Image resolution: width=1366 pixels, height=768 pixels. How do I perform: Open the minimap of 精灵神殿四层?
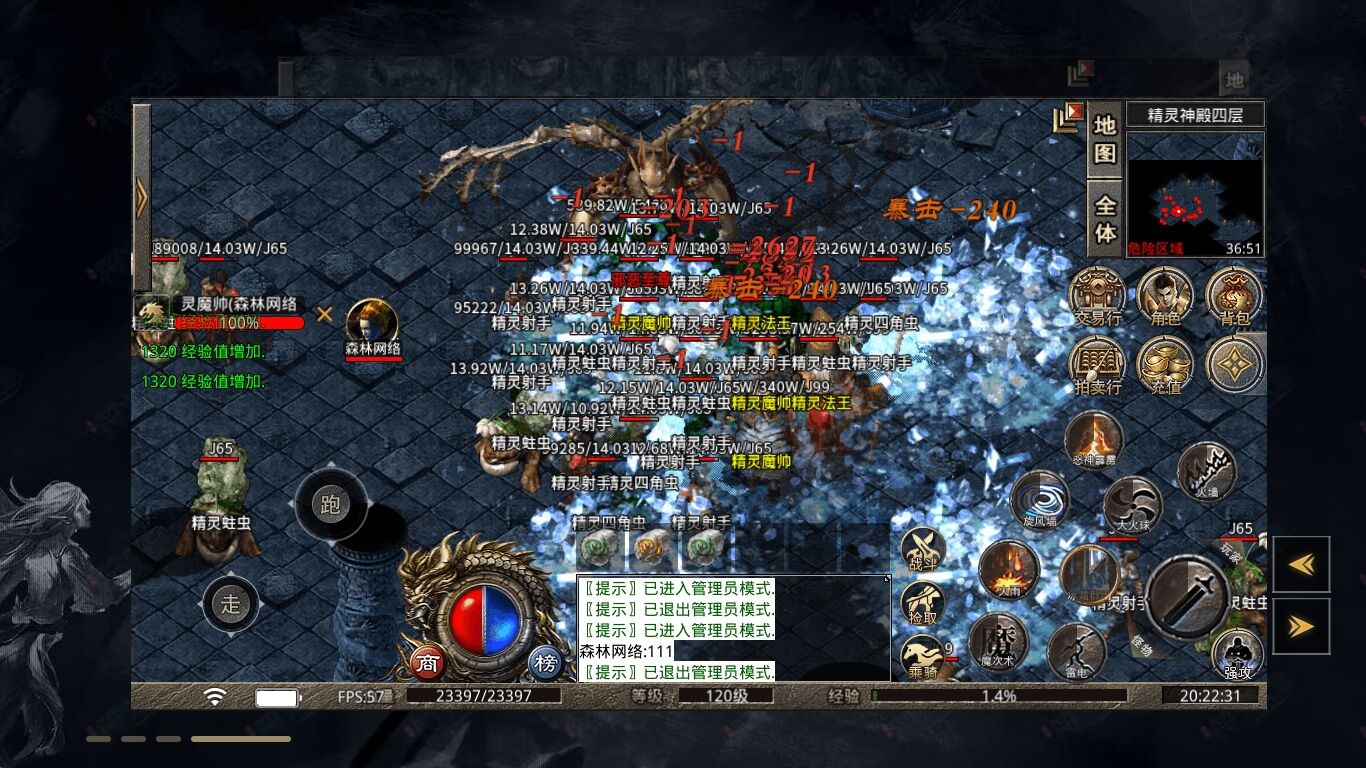(1195, 194)
